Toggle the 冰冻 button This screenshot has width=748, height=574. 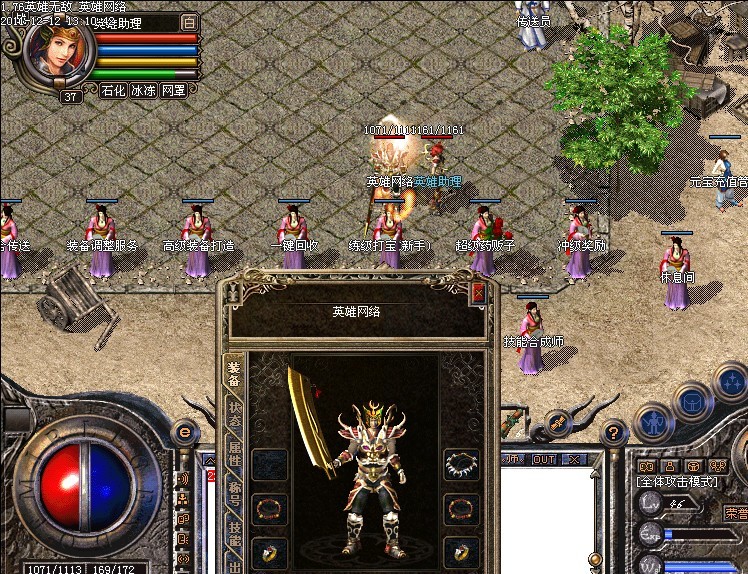point(143,90)
